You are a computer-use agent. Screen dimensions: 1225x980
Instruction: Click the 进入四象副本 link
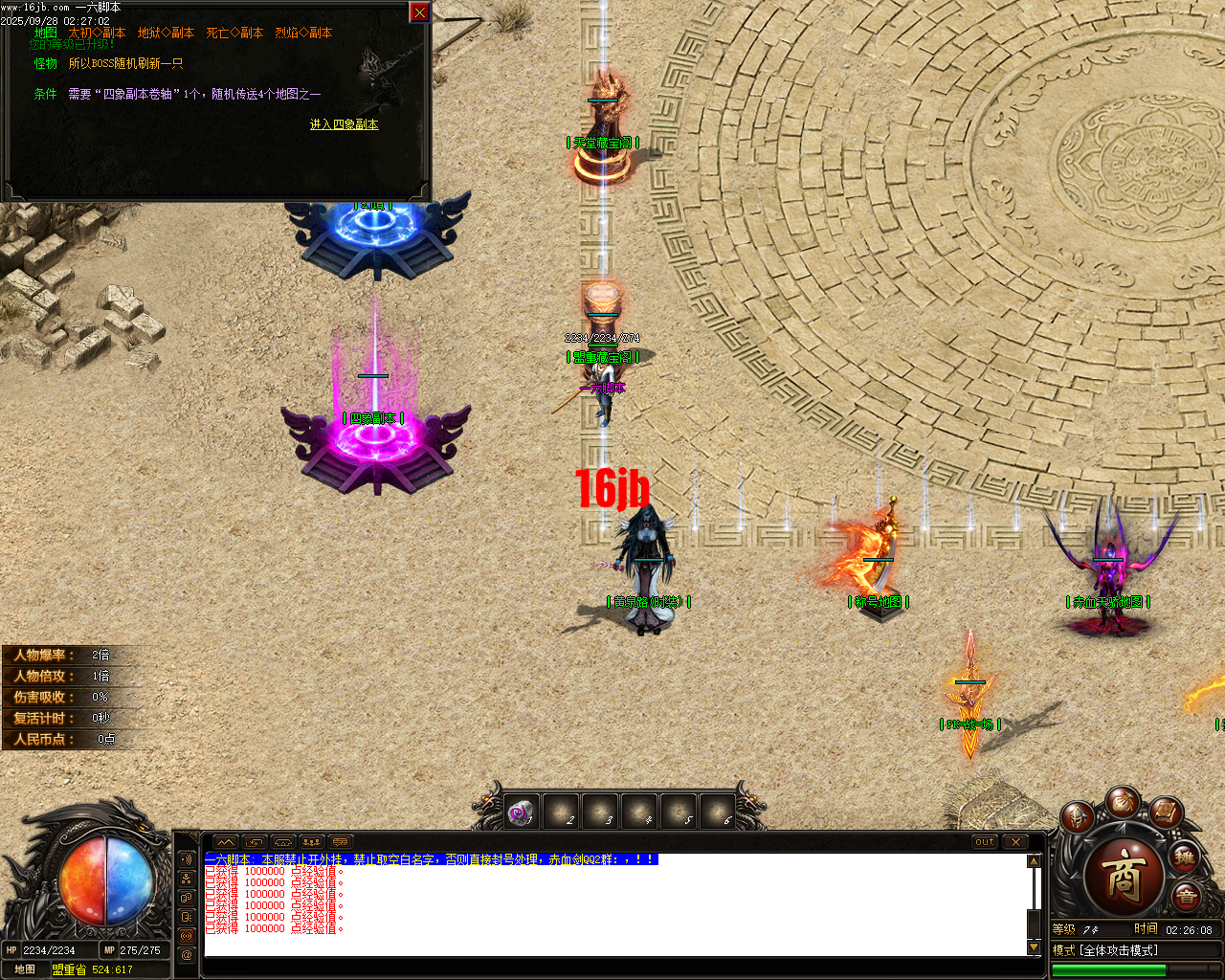[343, 124]
